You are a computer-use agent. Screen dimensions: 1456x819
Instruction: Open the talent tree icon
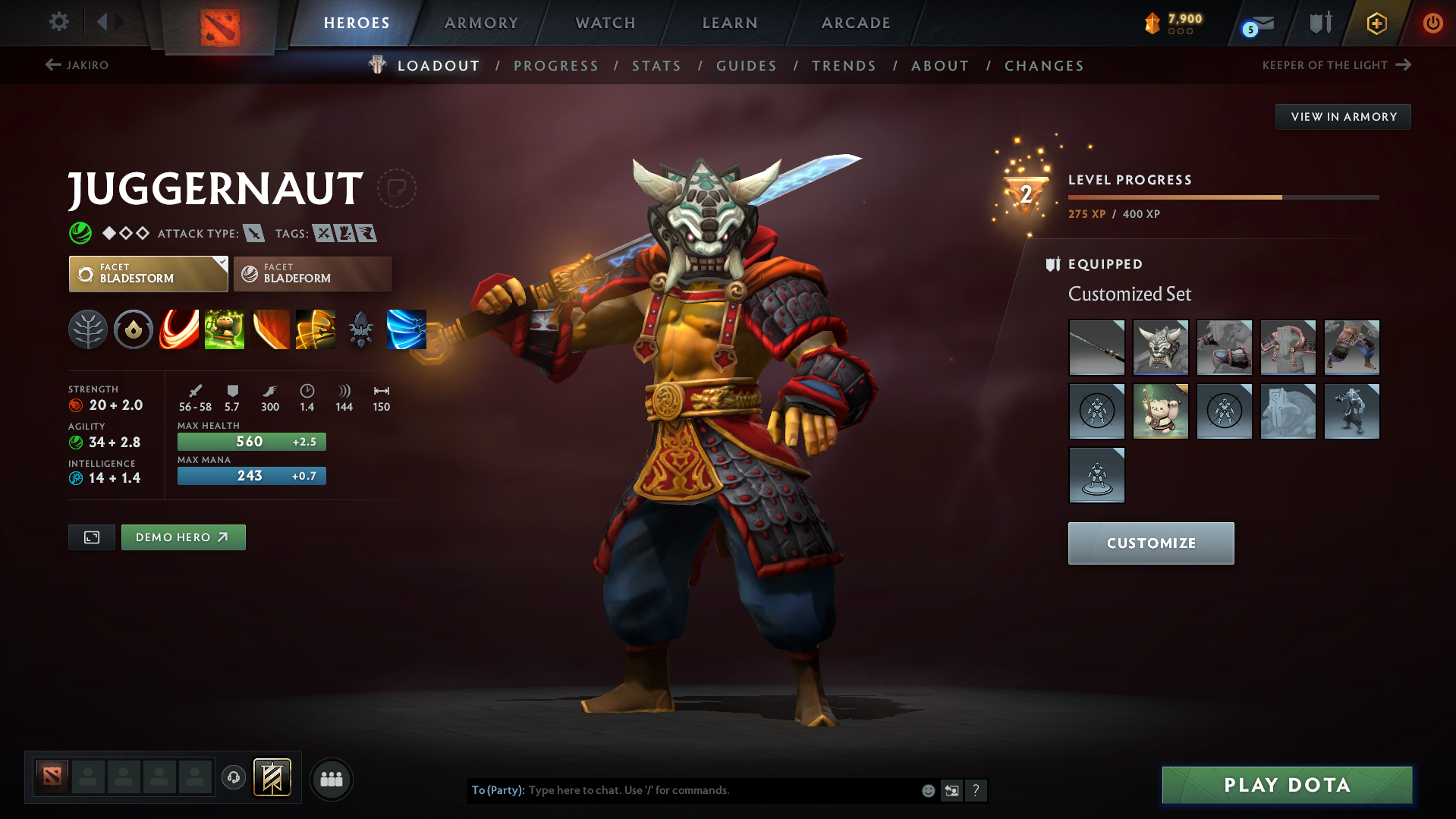(88, 329)
